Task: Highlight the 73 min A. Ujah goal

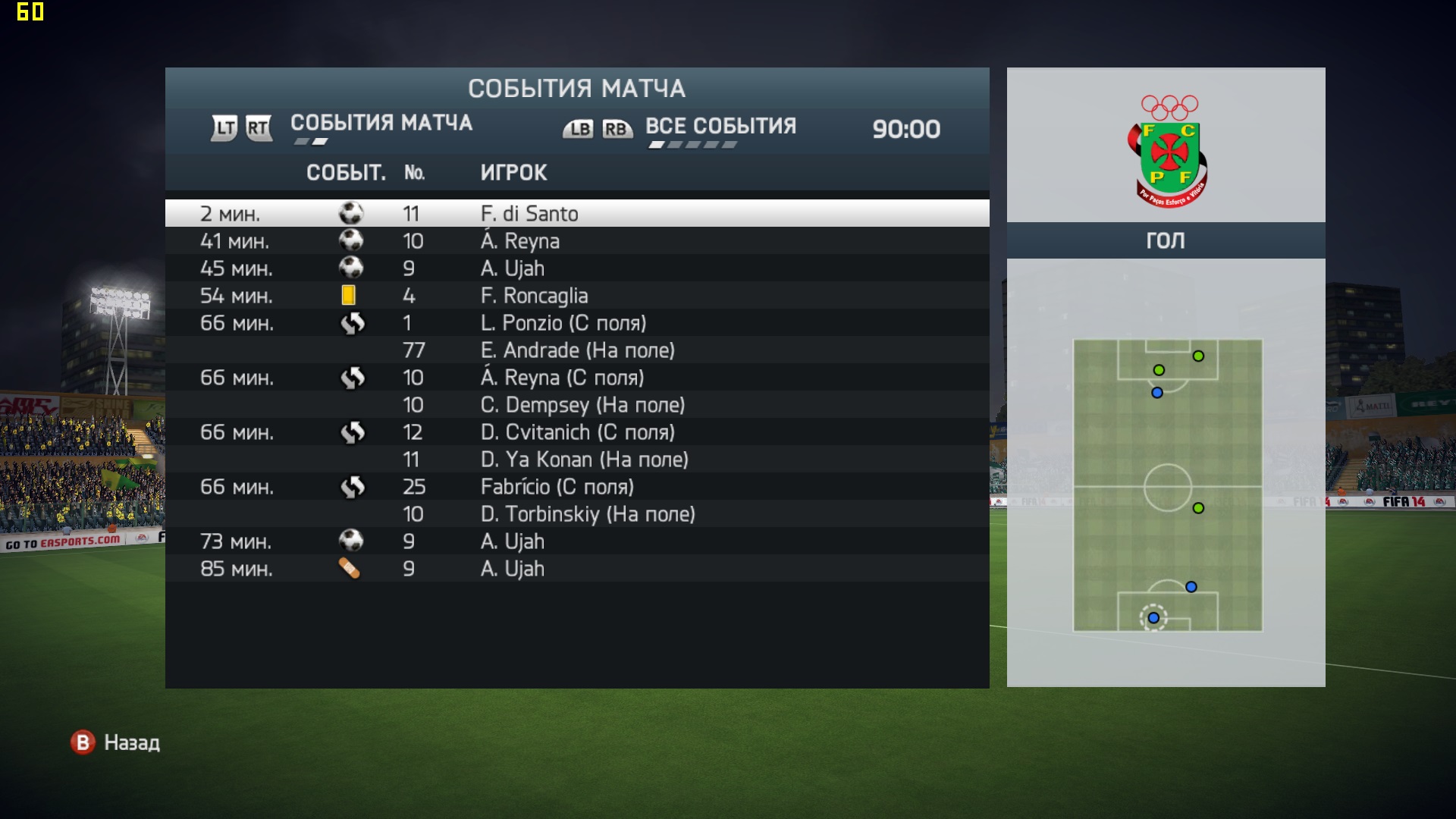Action: tap(576, 541)
